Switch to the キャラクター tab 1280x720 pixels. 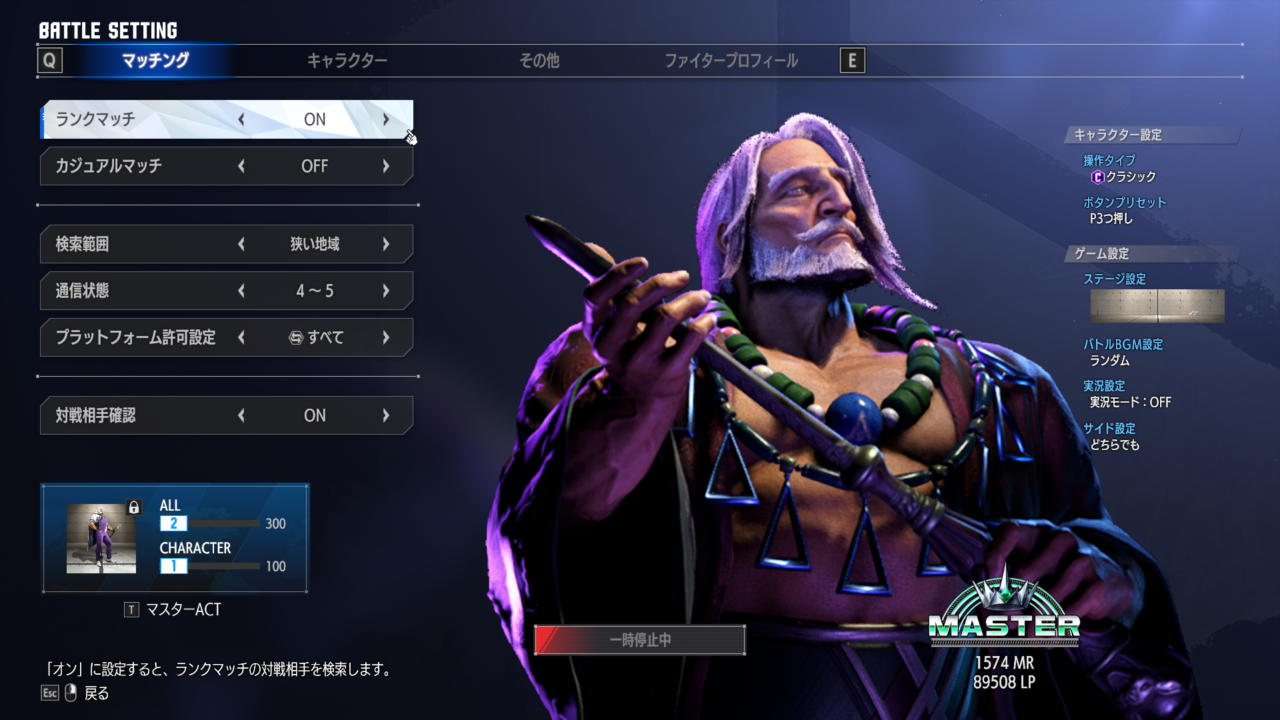pyautogui.click(x=347, y=61)
